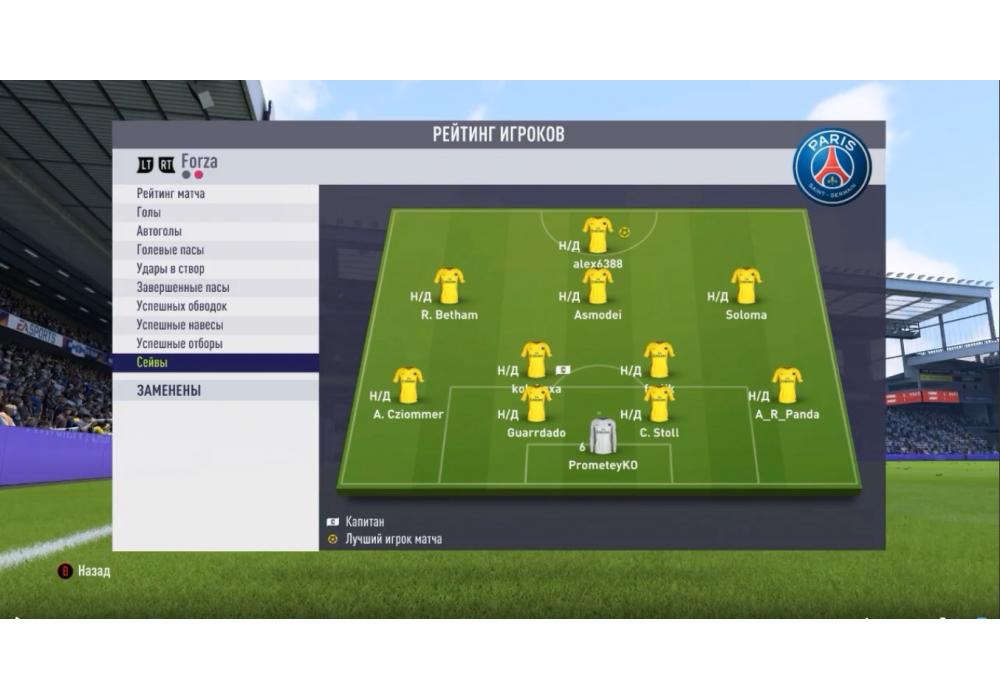Show Завершенные пасы ratings
This screenshot has width=1000, height=700.
click(x=182, y=288)
